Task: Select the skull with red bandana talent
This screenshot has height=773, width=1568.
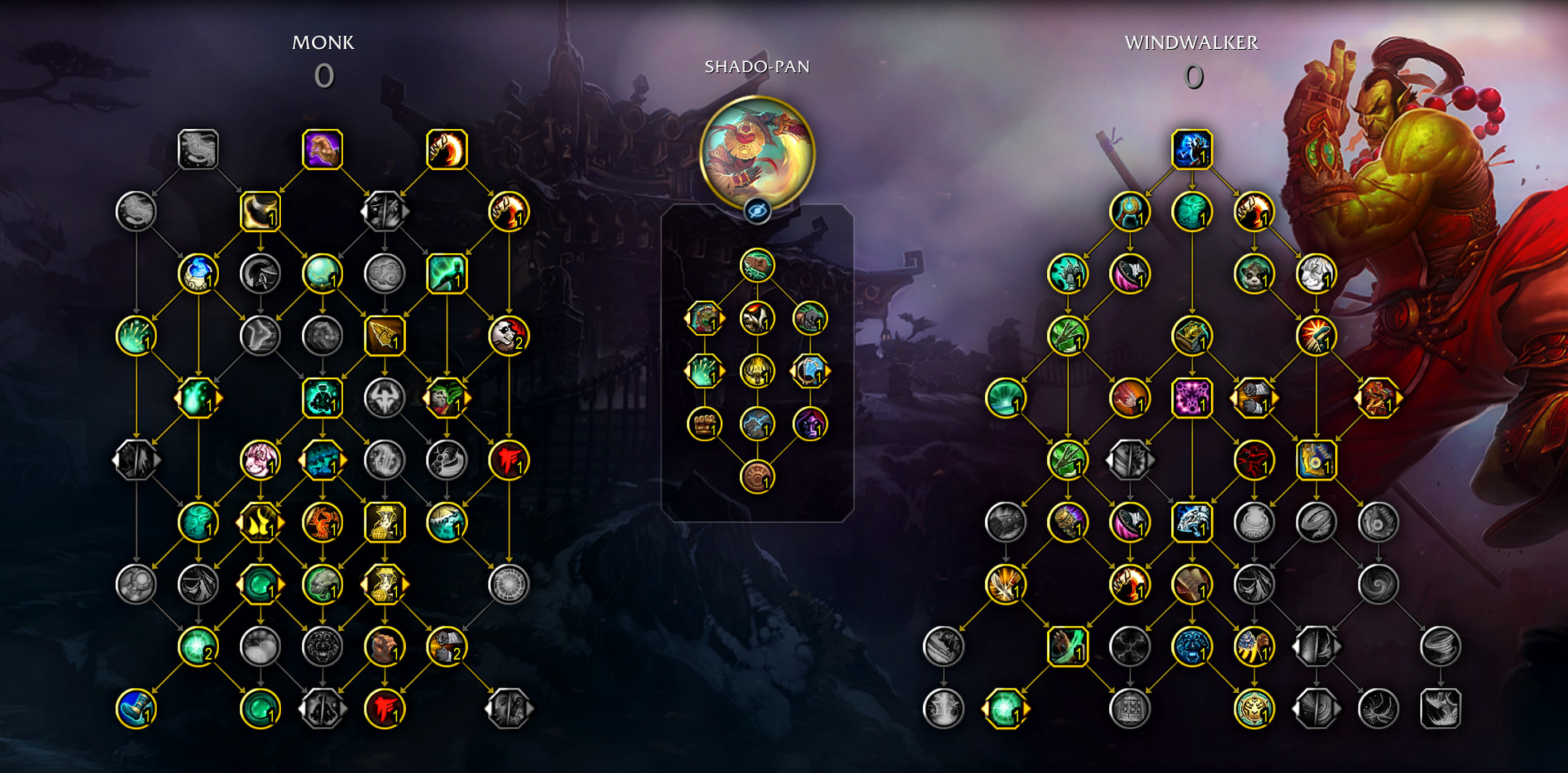Action: (509, 336)
